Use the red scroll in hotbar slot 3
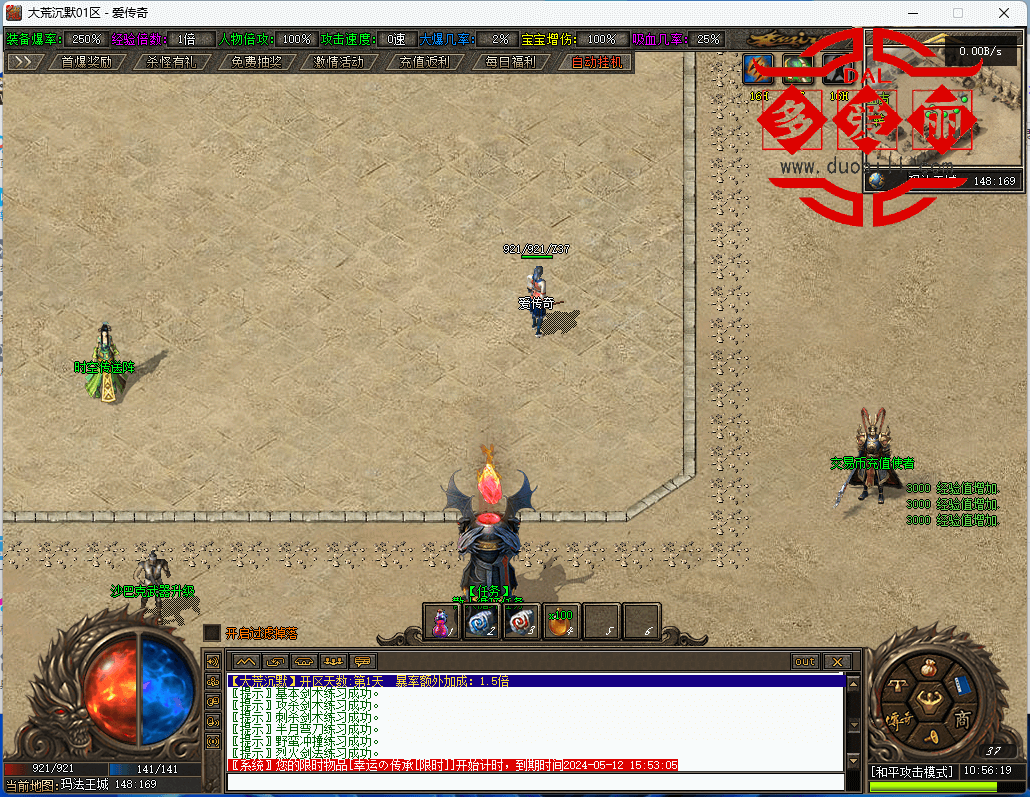The height and width of the screenshot is (797, 1030). coord(521,621)
